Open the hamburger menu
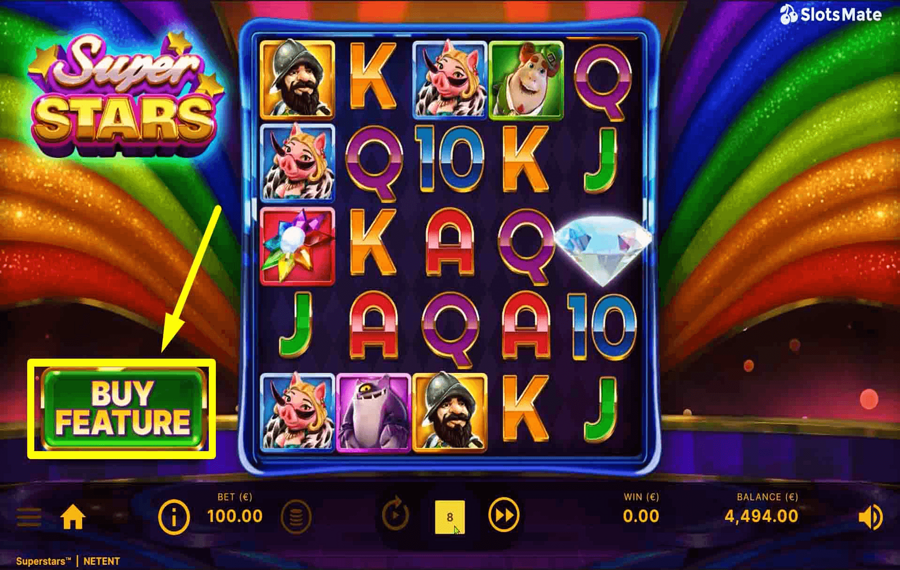This screenshot has height=570, width=900. [x=29, y=517]
